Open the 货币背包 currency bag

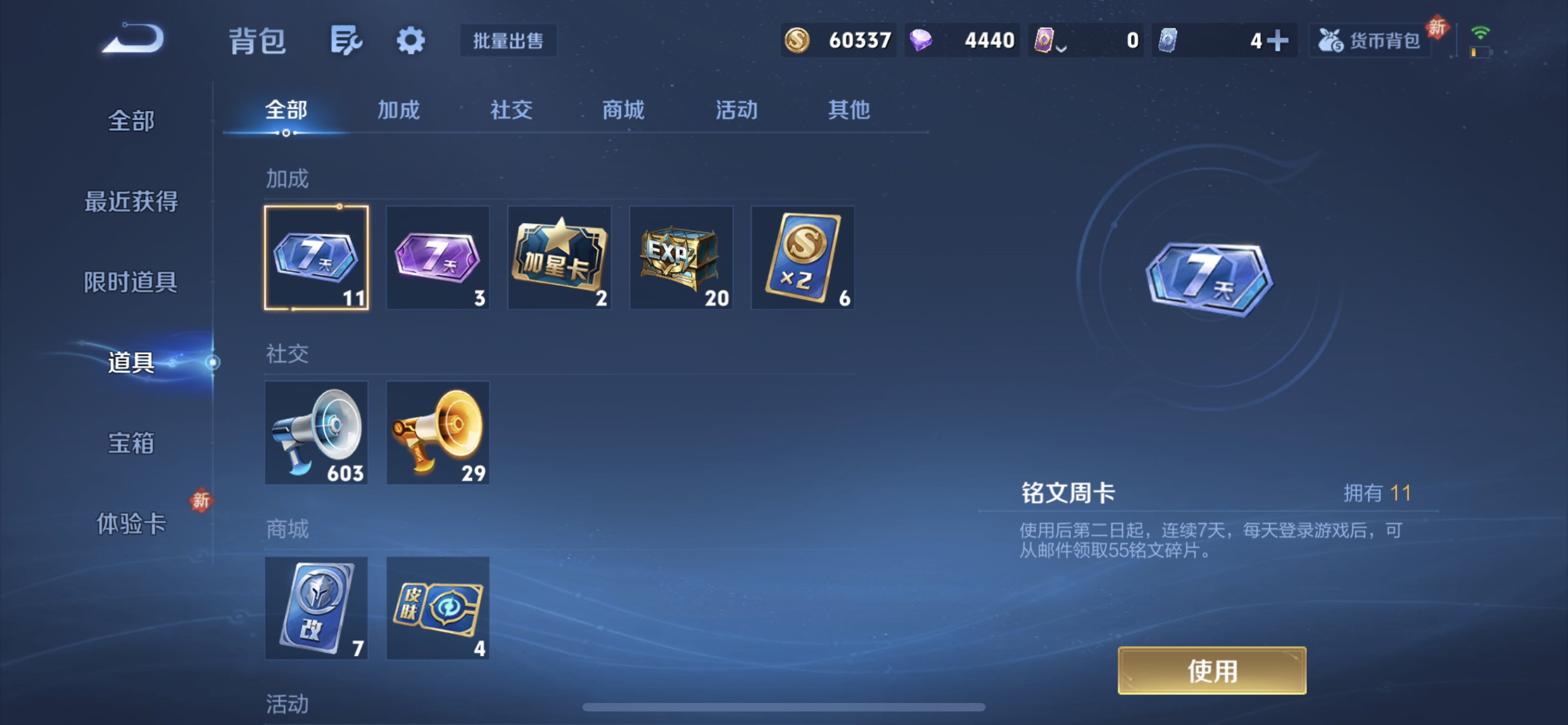tap(1371, 40)
